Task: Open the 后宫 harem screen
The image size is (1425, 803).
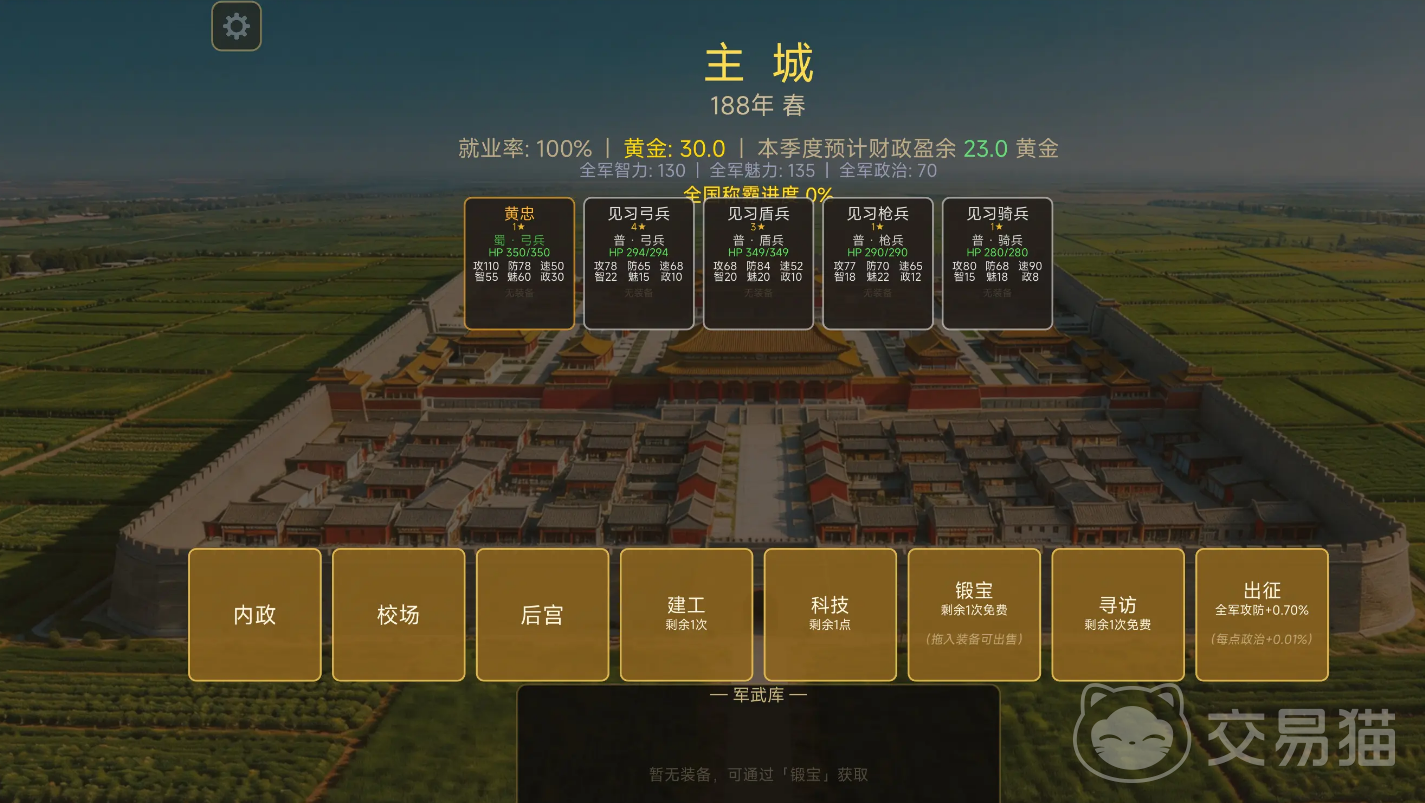Action: 542,614
